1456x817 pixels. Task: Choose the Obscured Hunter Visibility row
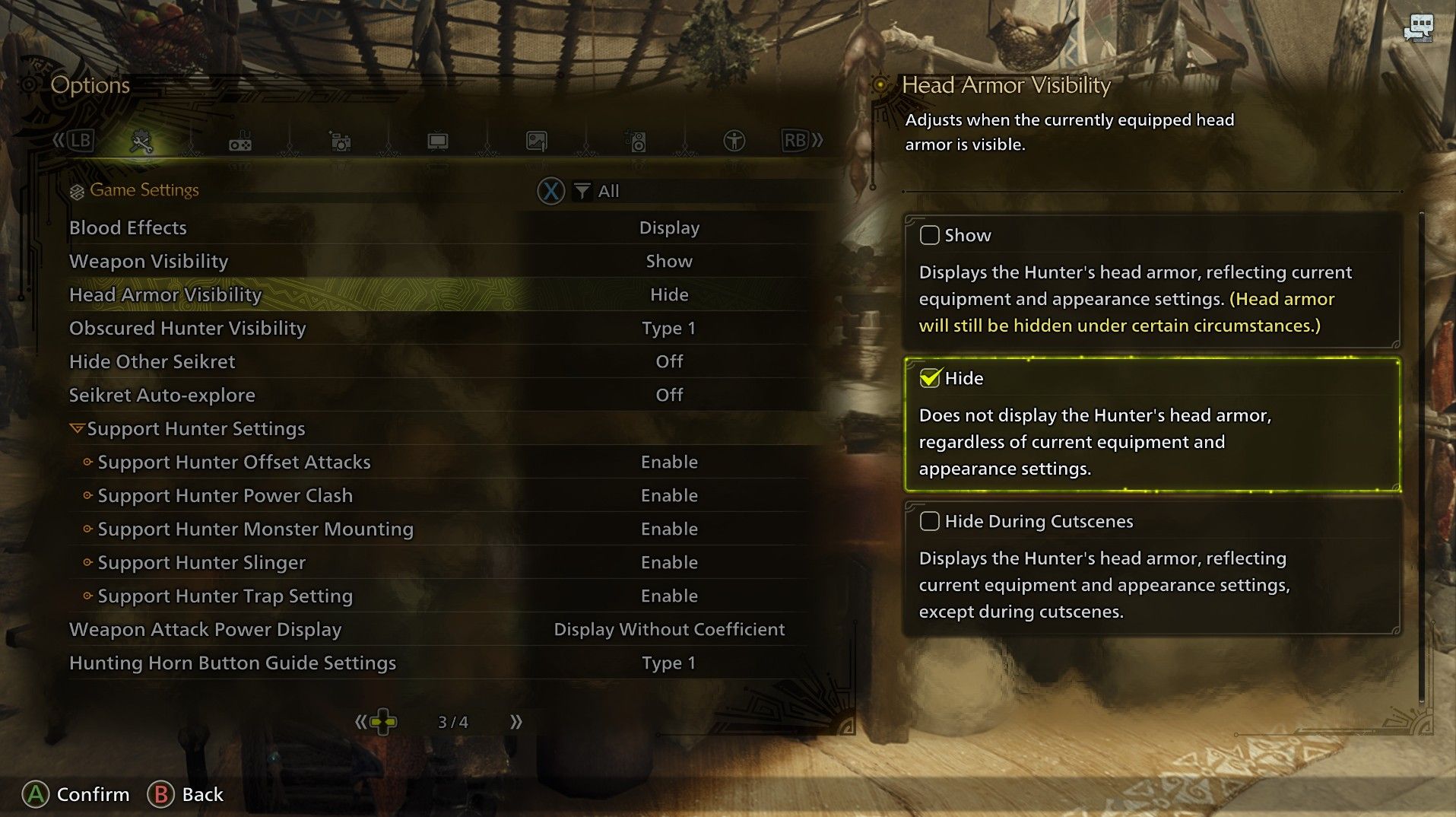click(187, 328)
